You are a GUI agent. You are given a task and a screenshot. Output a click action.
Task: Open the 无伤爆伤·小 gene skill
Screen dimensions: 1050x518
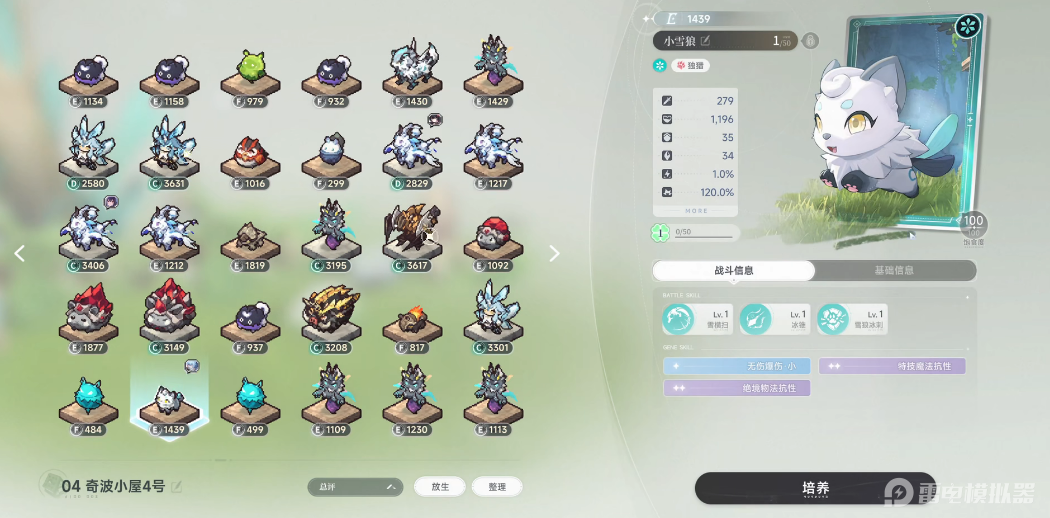click(x=736, y=366)
